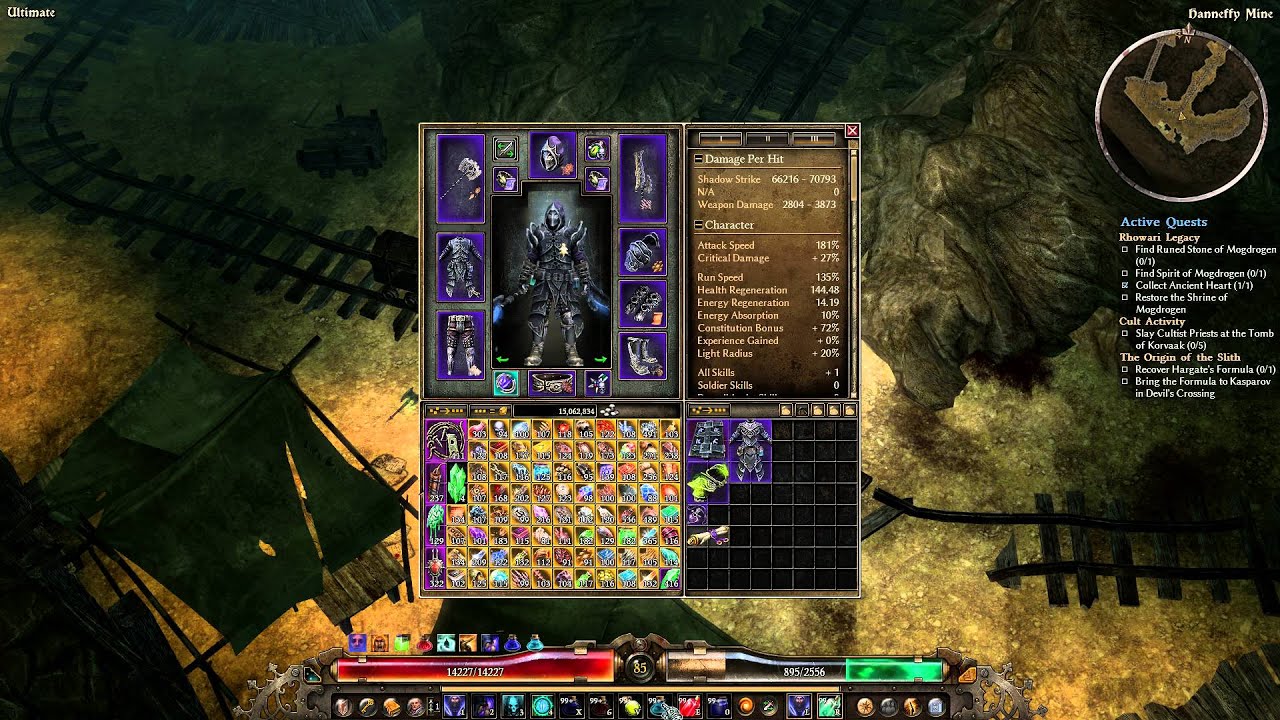Select the green hood in the bag
Screen dimensions: 1280x720
point(706,483)
